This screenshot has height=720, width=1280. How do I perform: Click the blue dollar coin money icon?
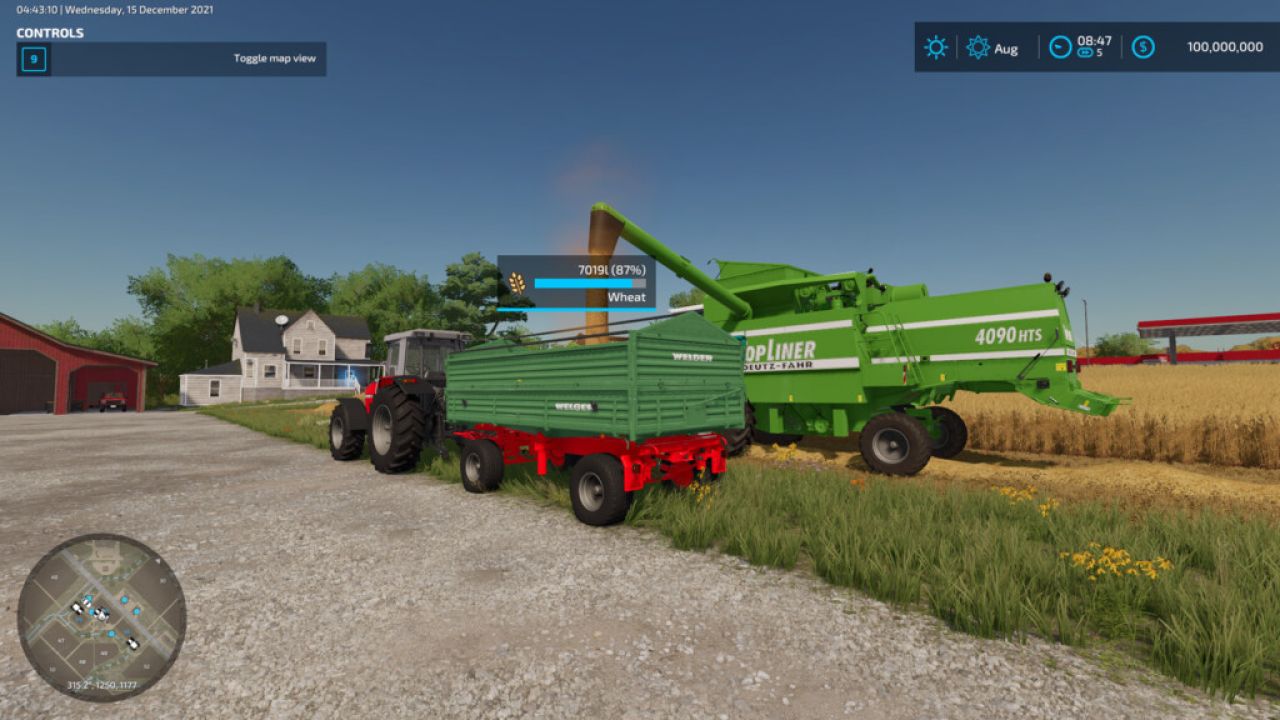[x=1143, y=46]
